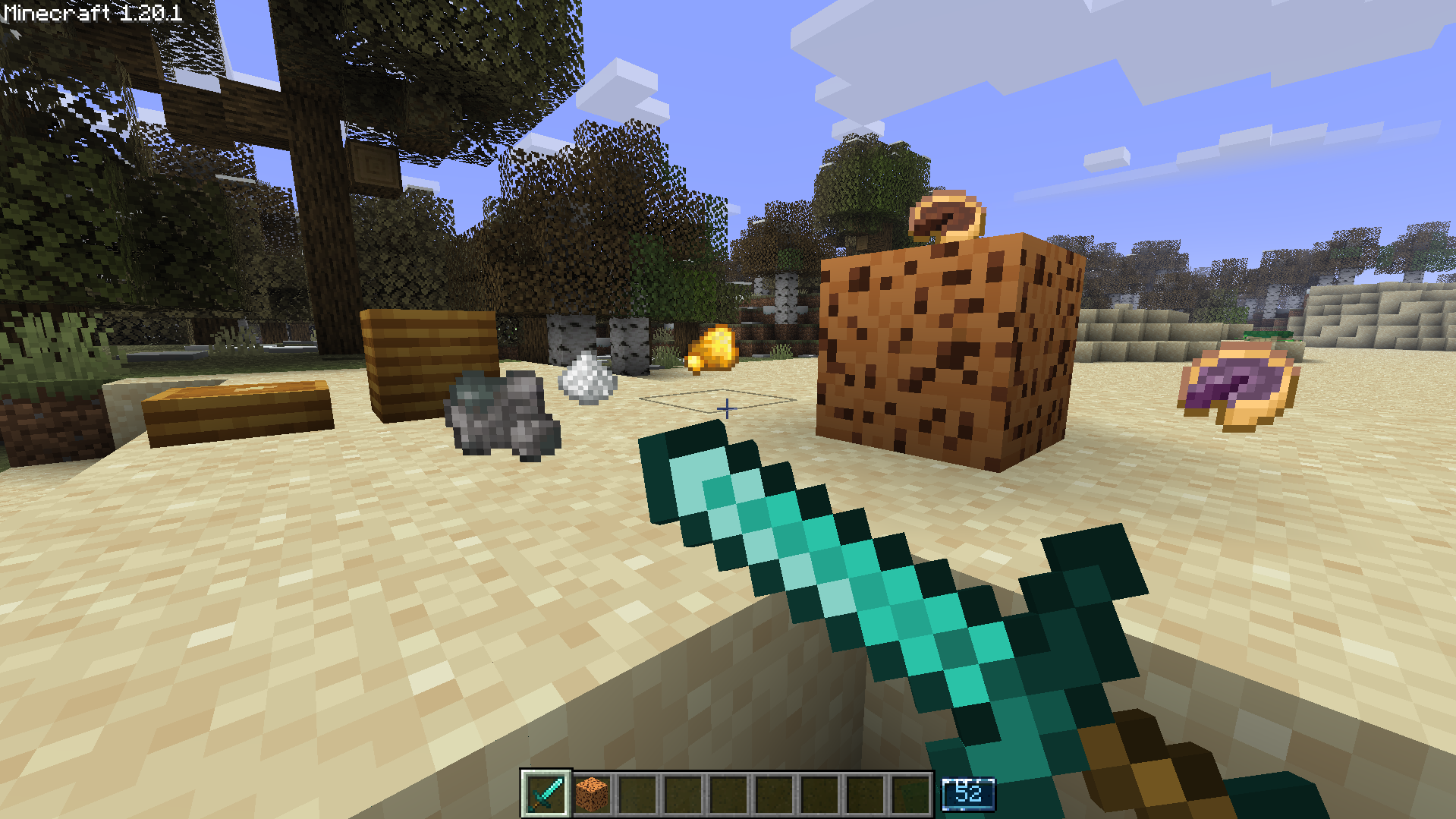The height and width of the screenshot is (819, 1456).
Task: Click the crosshair at screen center
Action: (x=726, y=410)
